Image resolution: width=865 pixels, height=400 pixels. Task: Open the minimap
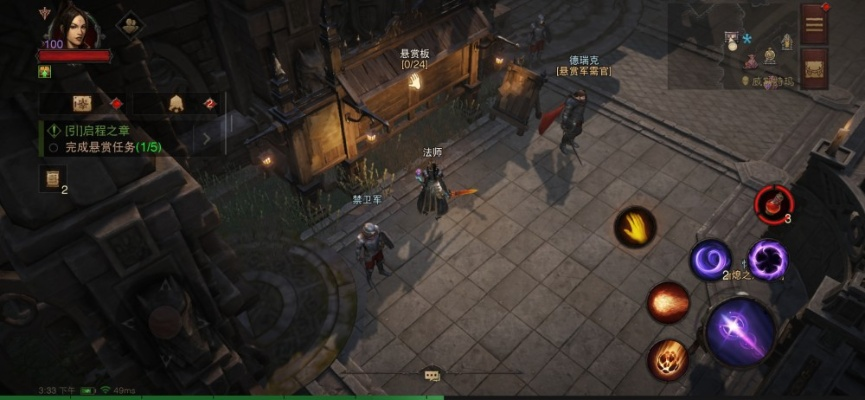coord(759,55)
